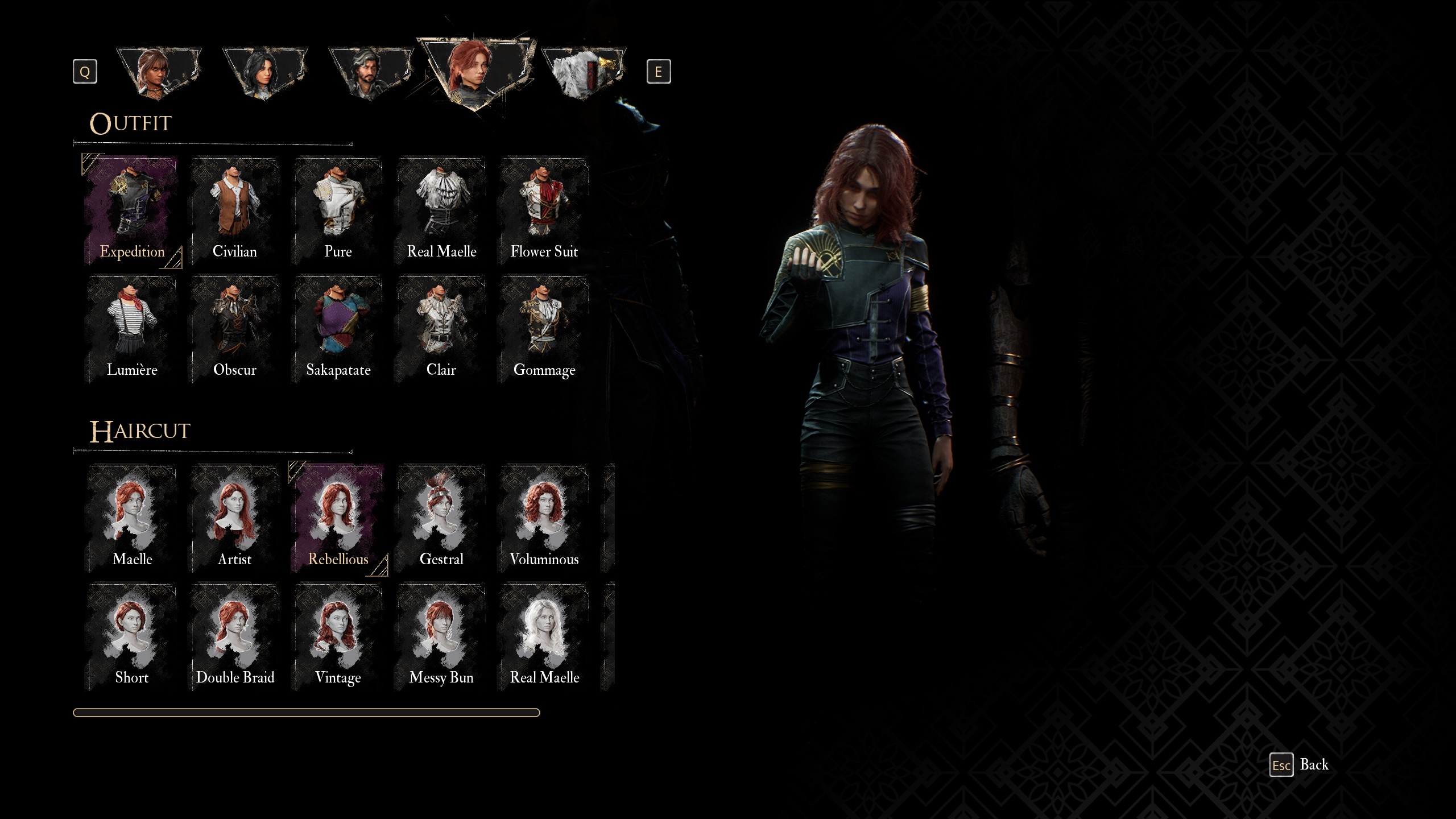Select the Double Braid haircut
1456x819 pixels.
234,636
